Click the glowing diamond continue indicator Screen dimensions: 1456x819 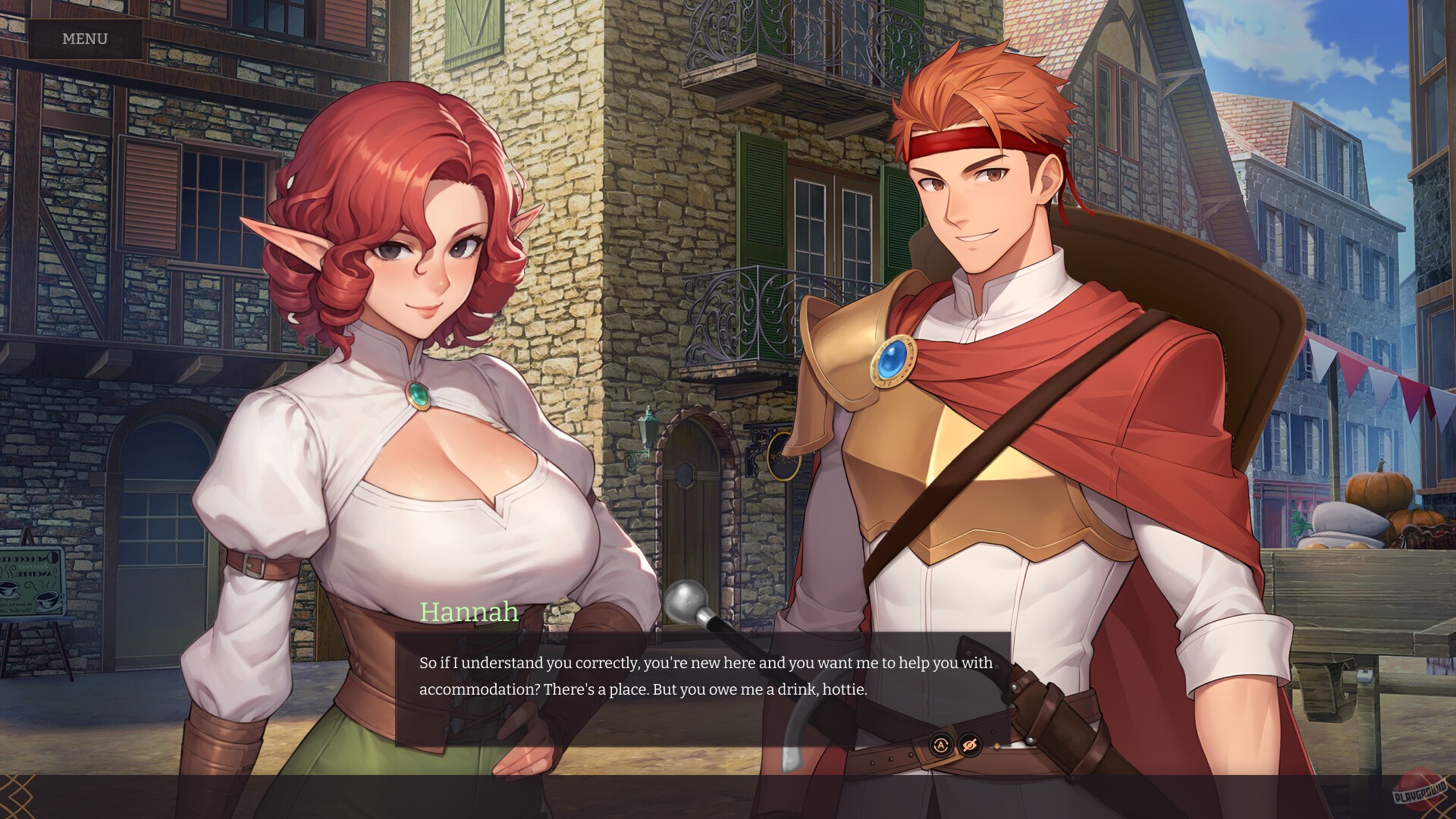(996, 746)
